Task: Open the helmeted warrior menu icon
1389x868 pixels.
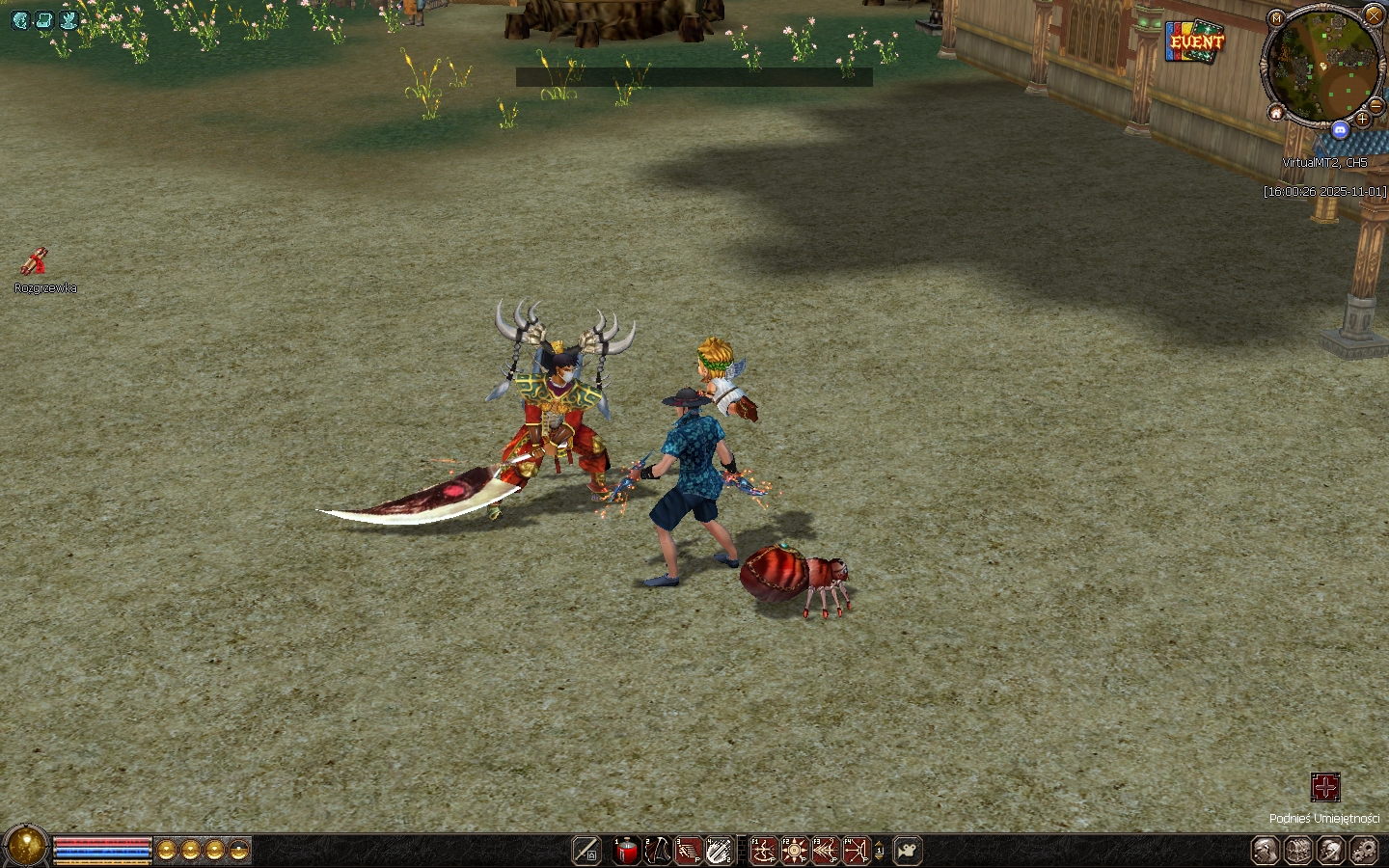Action: [x=1331, y=851]
